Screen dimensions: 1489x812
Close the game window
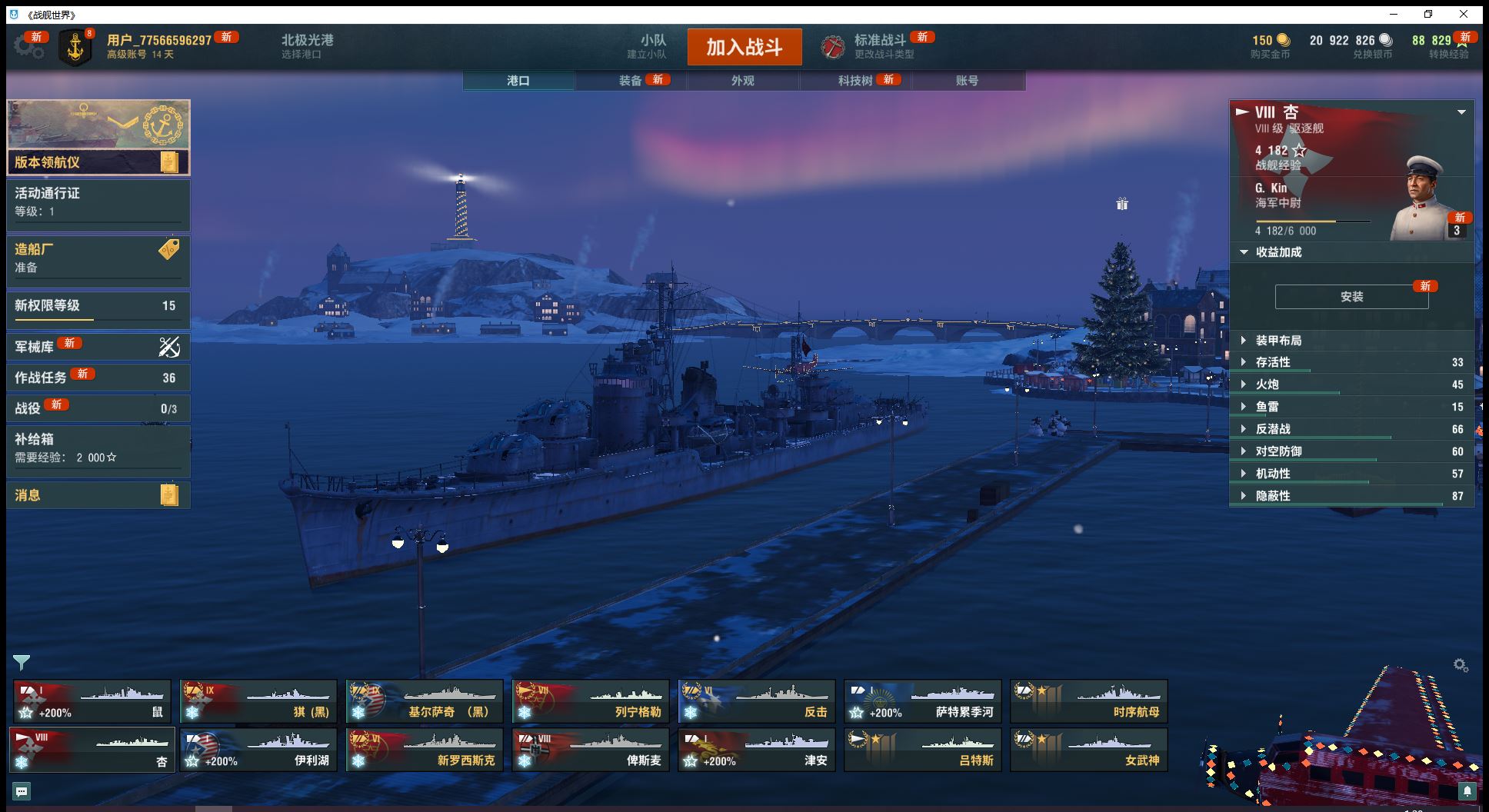1464,15
